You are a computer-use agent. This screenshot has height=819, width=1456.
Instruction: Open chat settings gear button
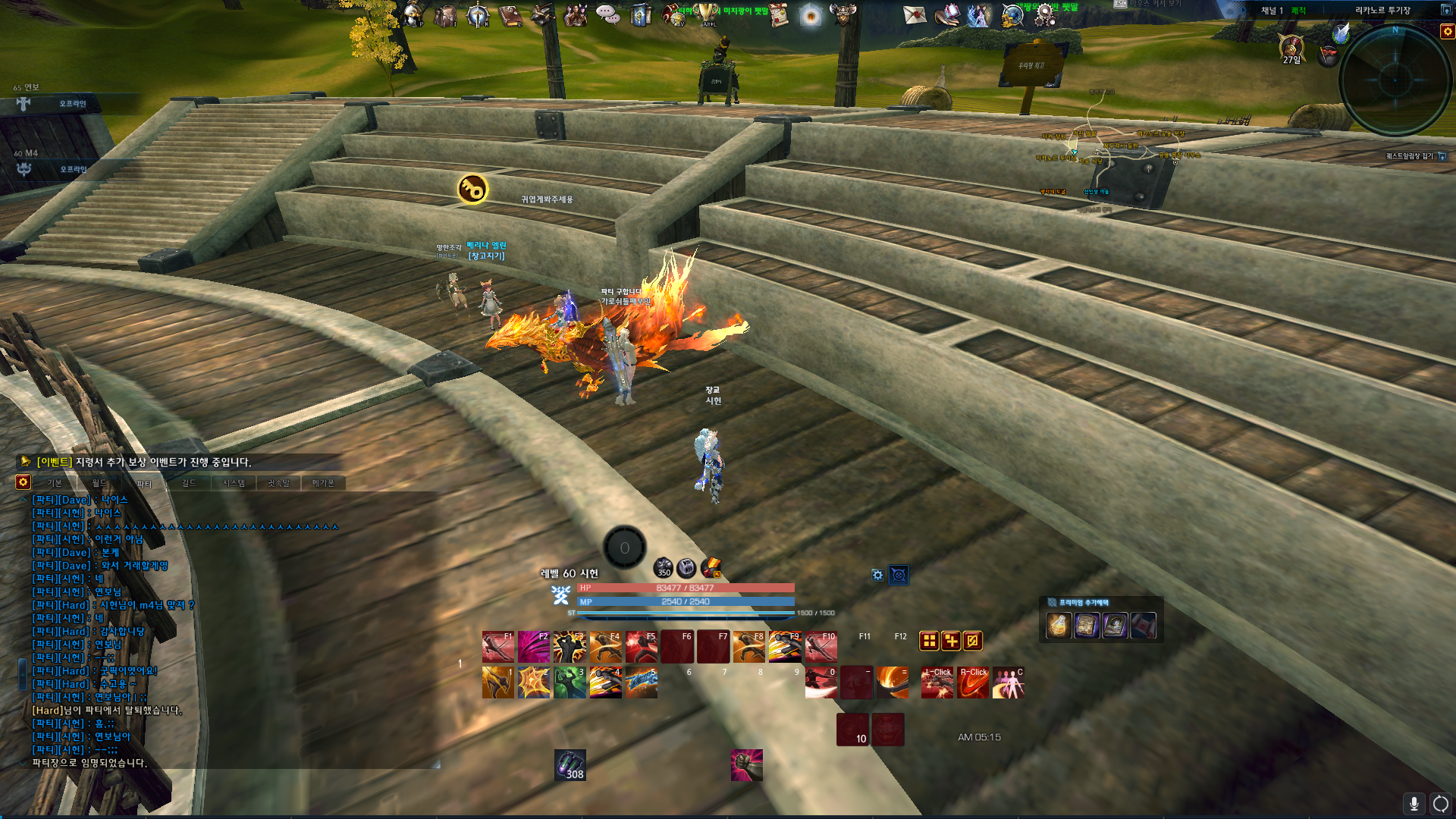[x=23, y=482]
